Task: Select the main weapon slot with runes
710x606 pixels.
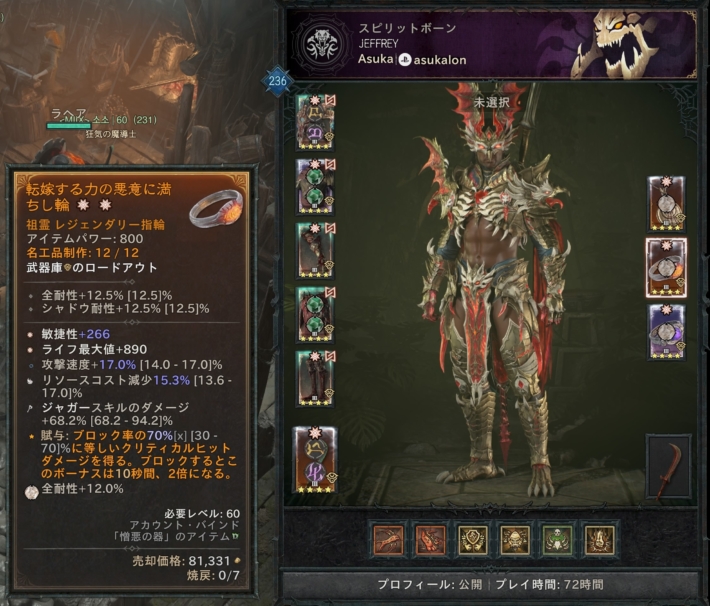Action: [314, 459]
